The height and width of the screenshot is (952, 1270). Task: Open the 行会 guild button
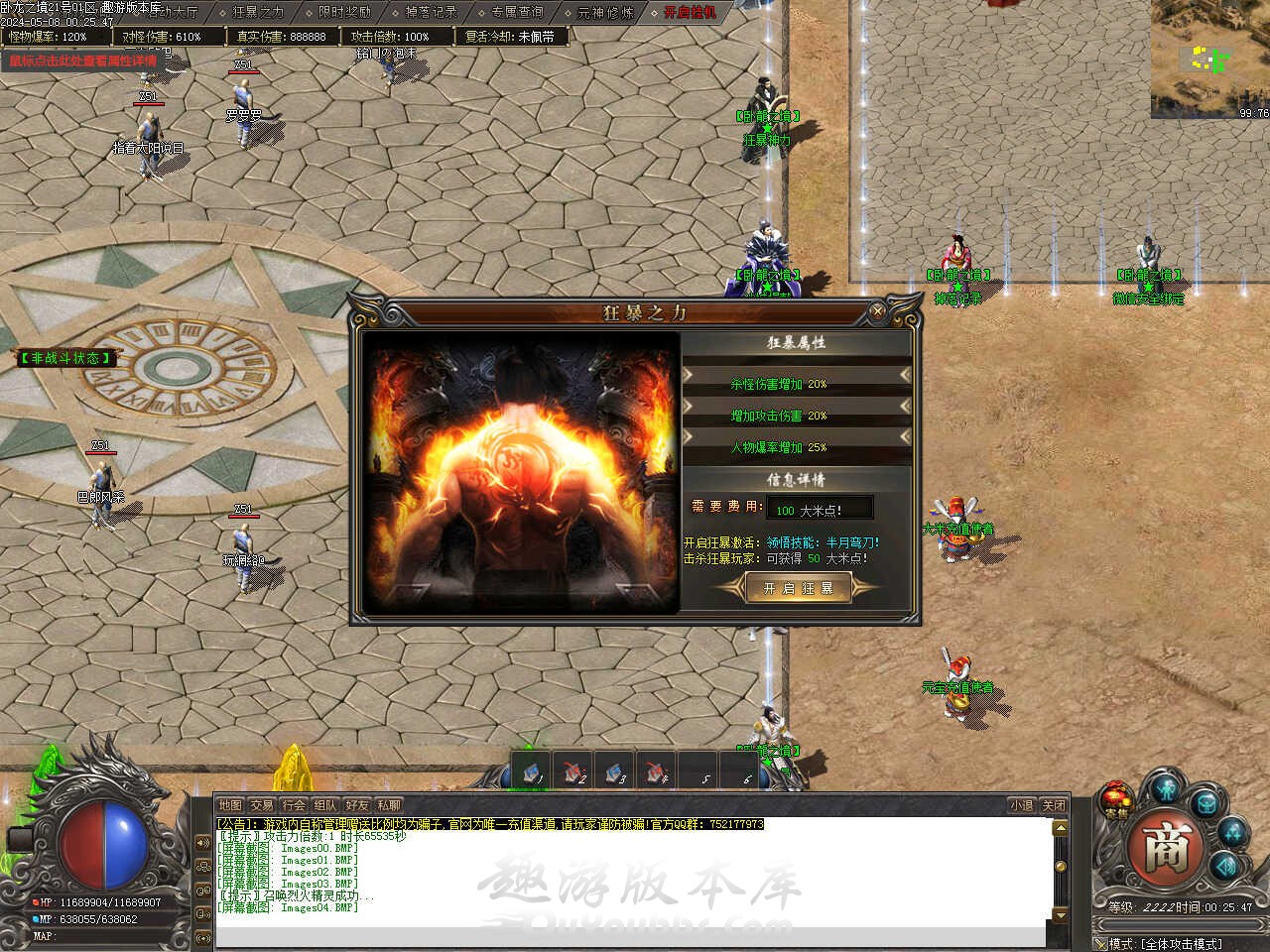294,805
